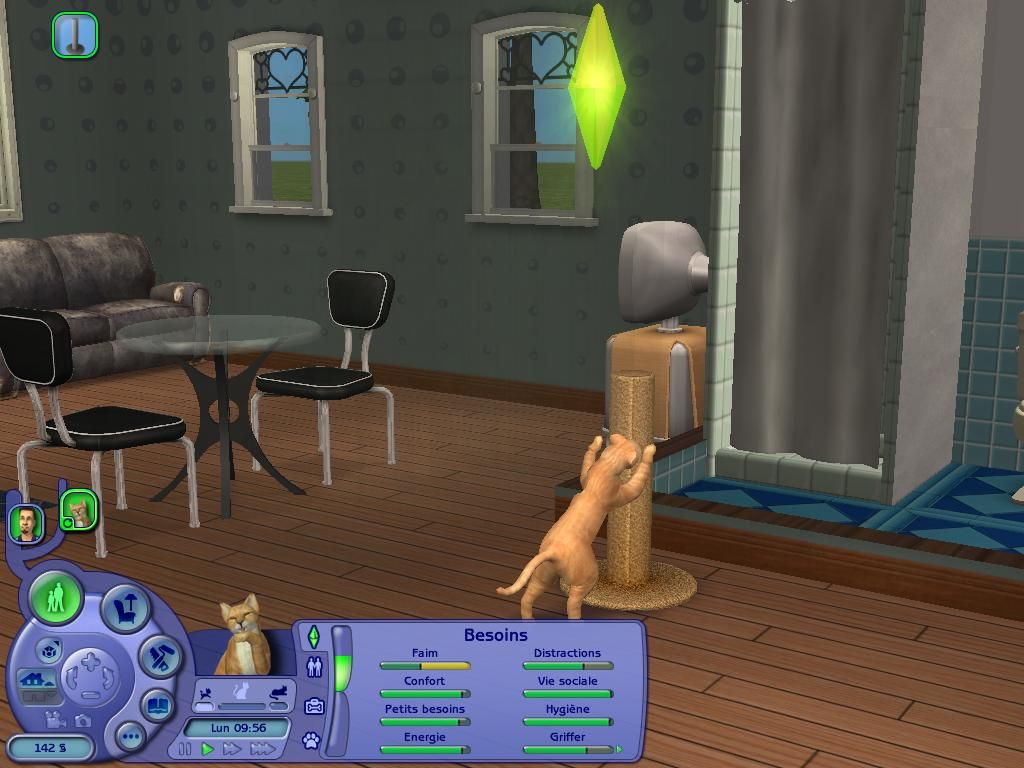This screenshot has width=1024, height=768.
Task: Open Buy mode armchair button
Action: tap(126, 607)
